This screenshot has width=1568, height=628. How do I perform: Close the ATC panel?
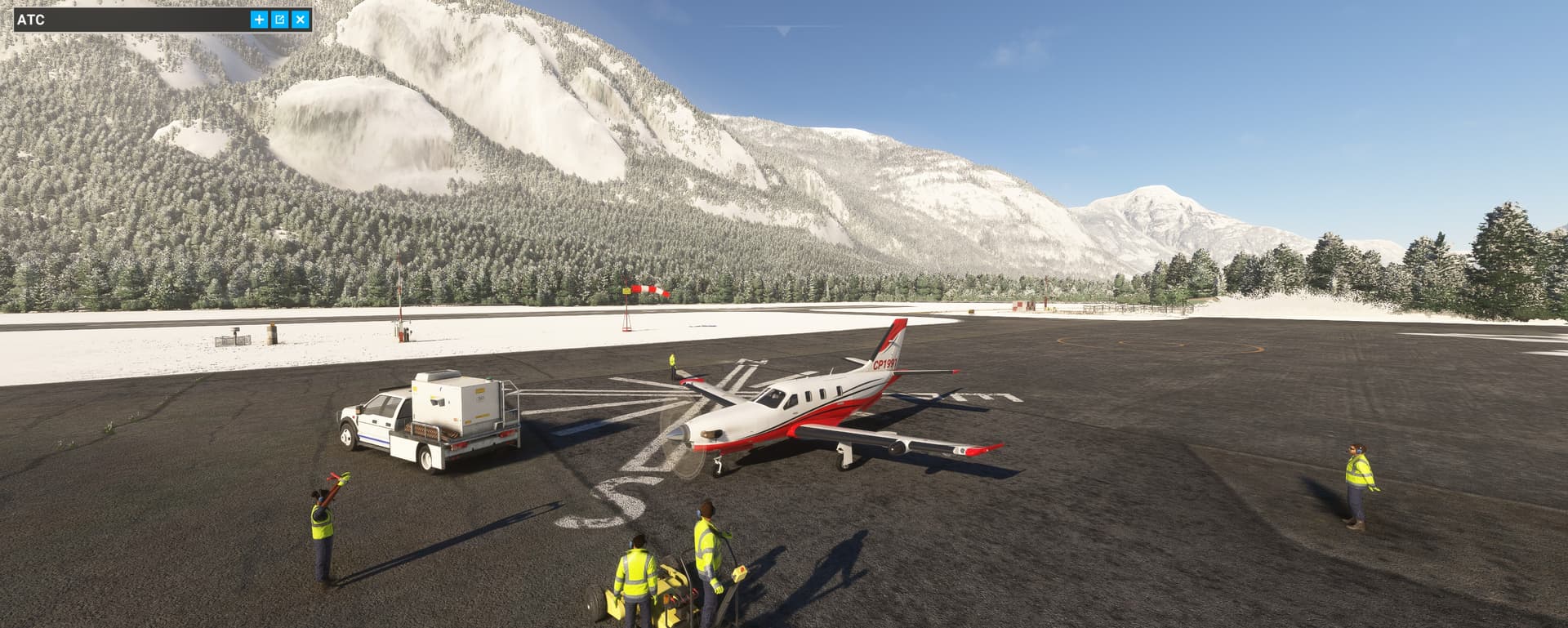302,21
